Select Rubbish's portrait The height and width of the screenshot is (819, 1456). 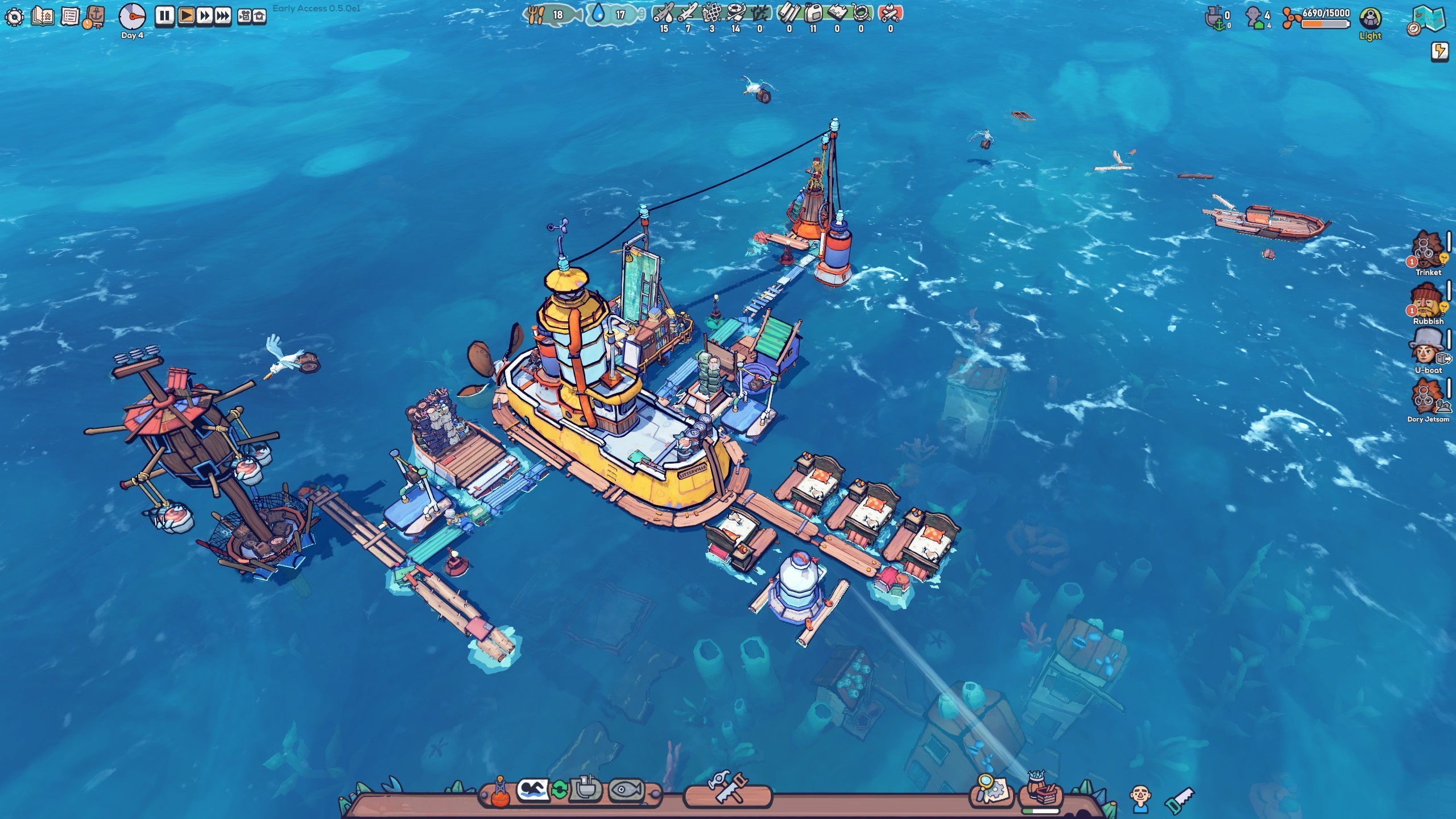[x=1427, y=300]
